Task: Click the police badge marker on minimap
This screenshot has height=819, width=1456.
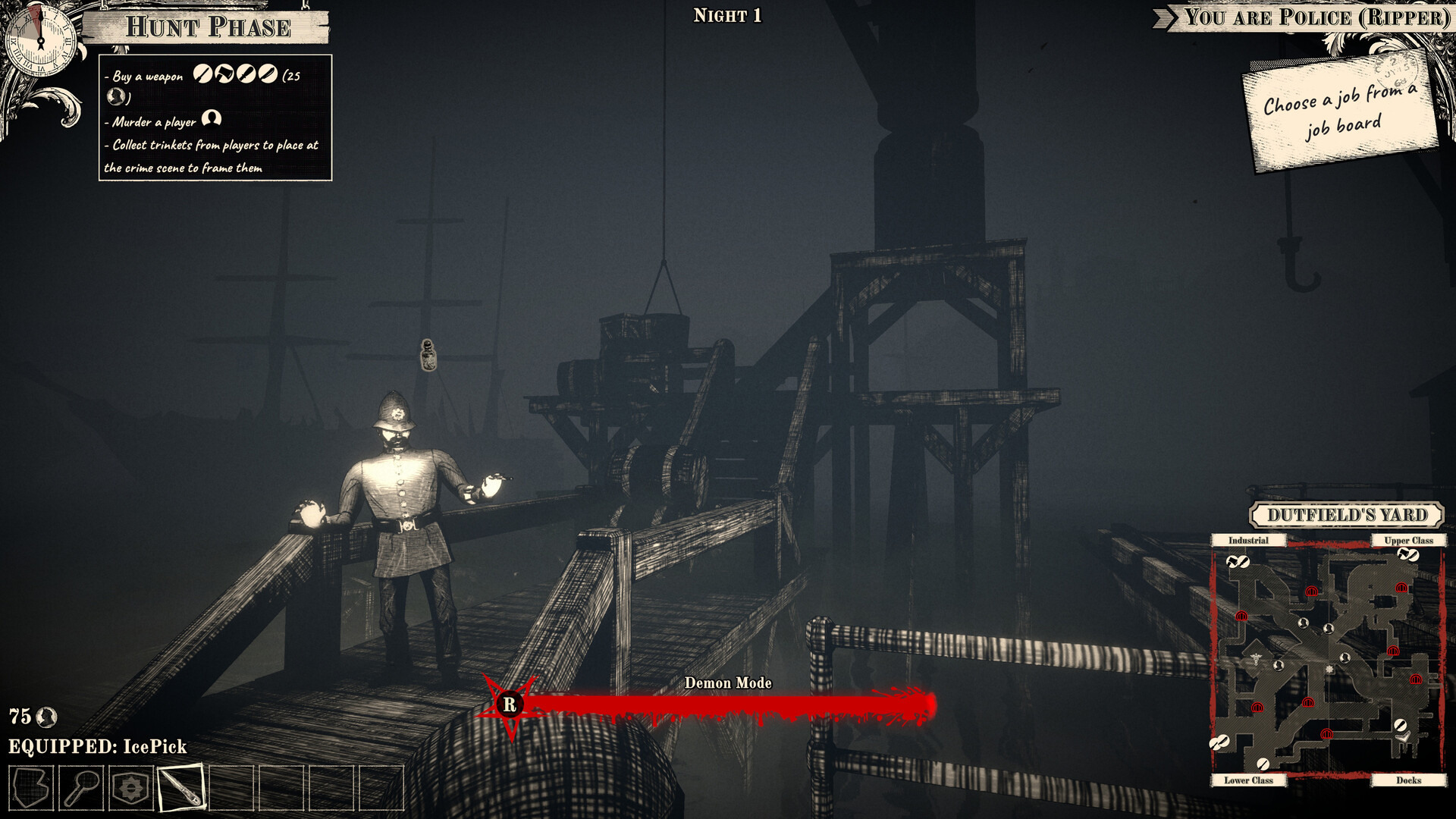Action: (1329, 670)
